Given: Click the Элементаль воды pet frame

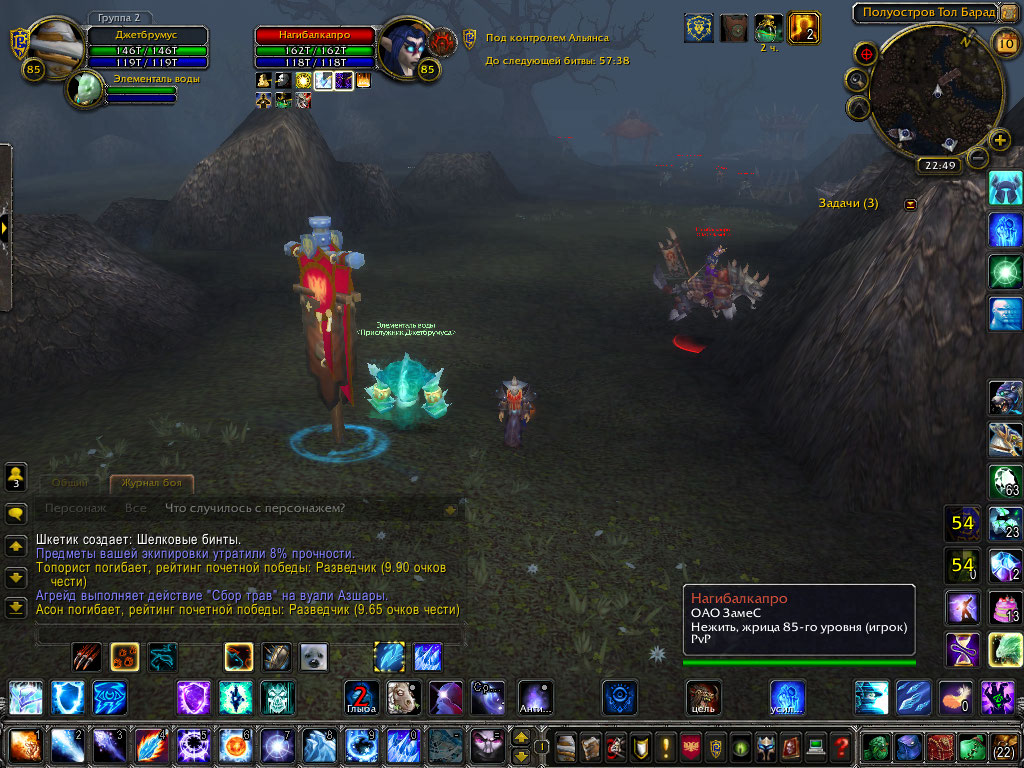Looking at the screenshot, I should (x=85, y=90).
